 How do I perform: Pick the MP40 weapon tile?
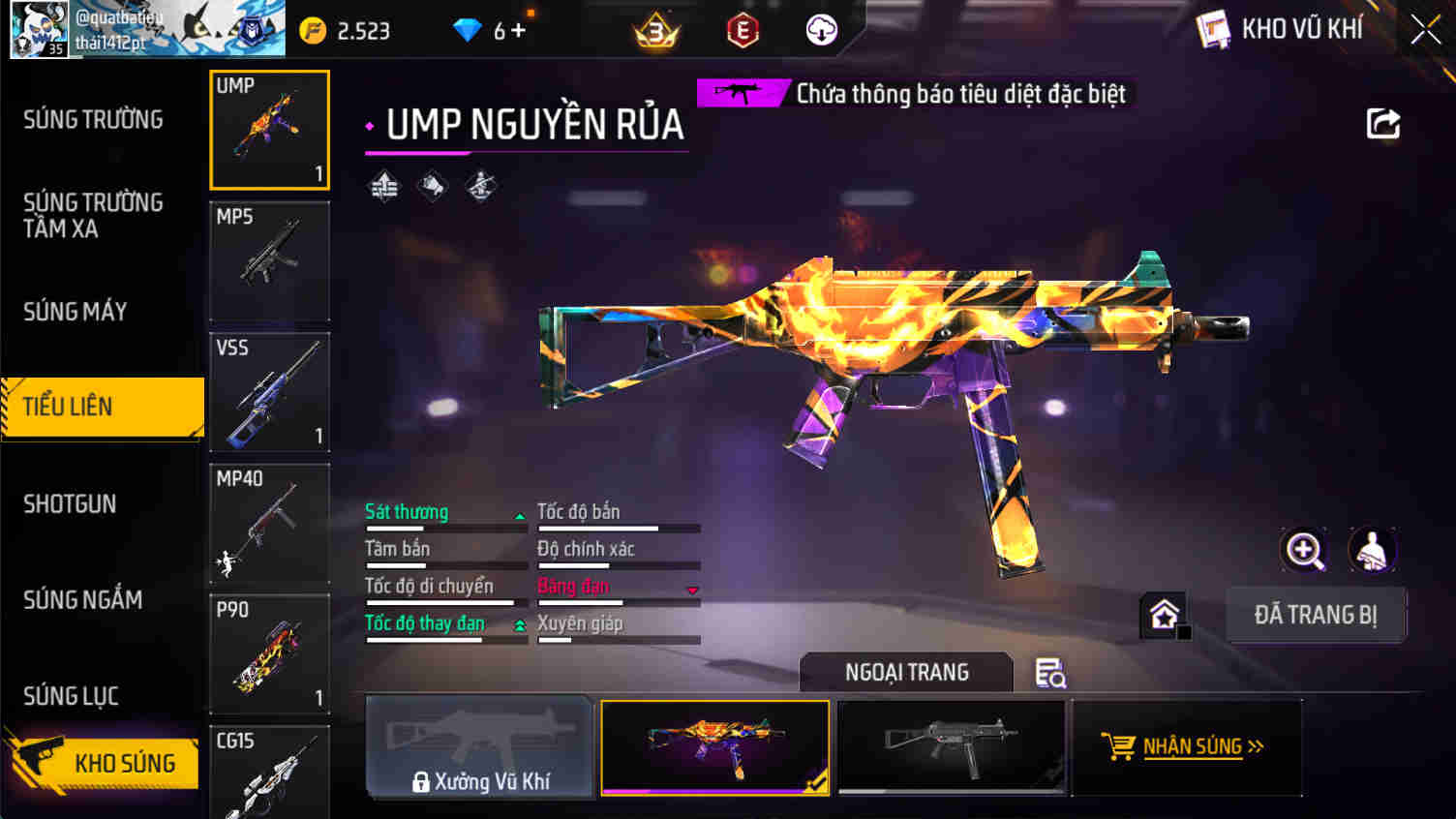click(x=269, y=523)
